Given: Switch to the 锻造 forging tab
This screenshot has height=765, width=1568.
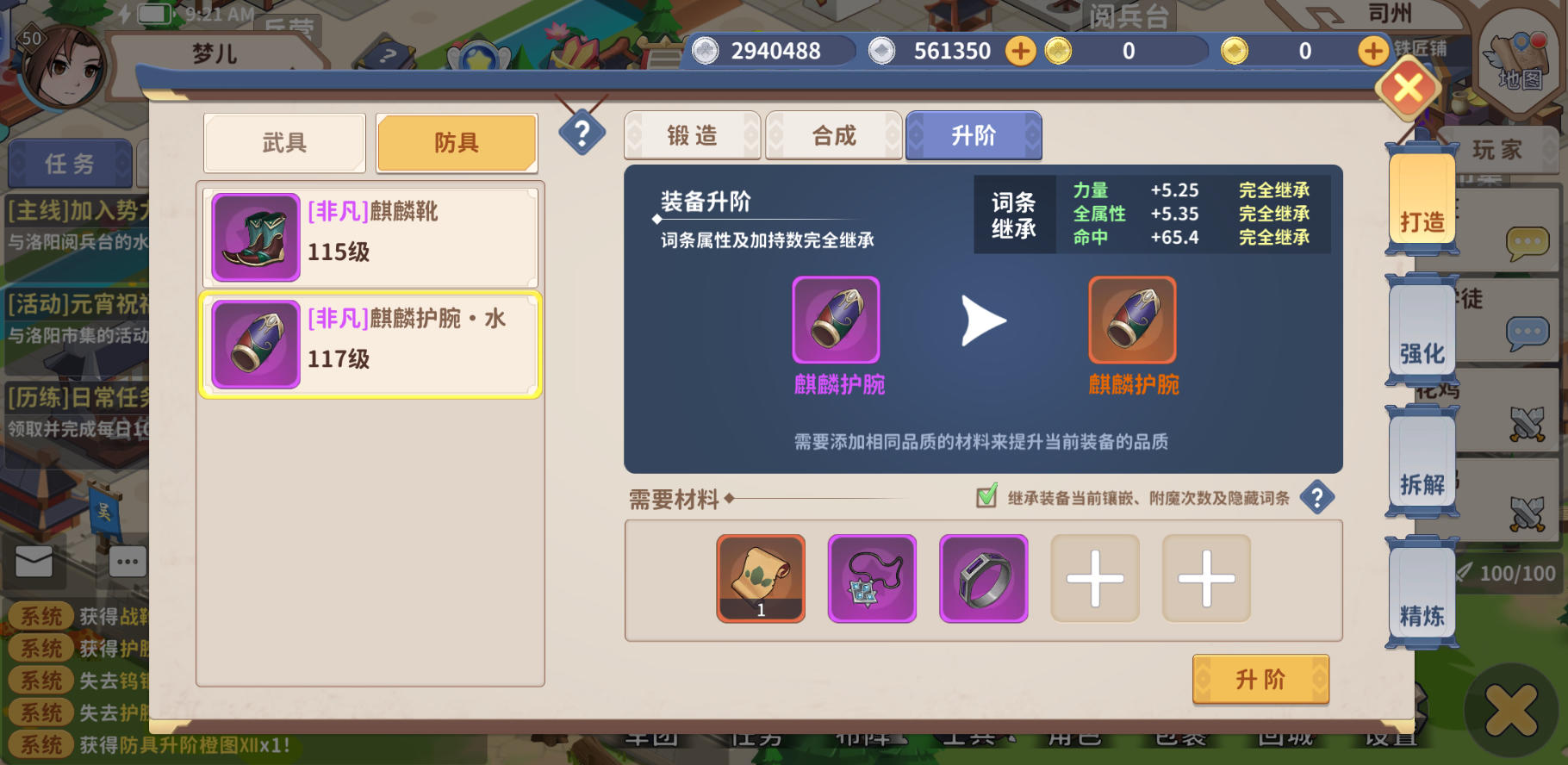Looking at the screenshot, I should [x=693, y=134].
